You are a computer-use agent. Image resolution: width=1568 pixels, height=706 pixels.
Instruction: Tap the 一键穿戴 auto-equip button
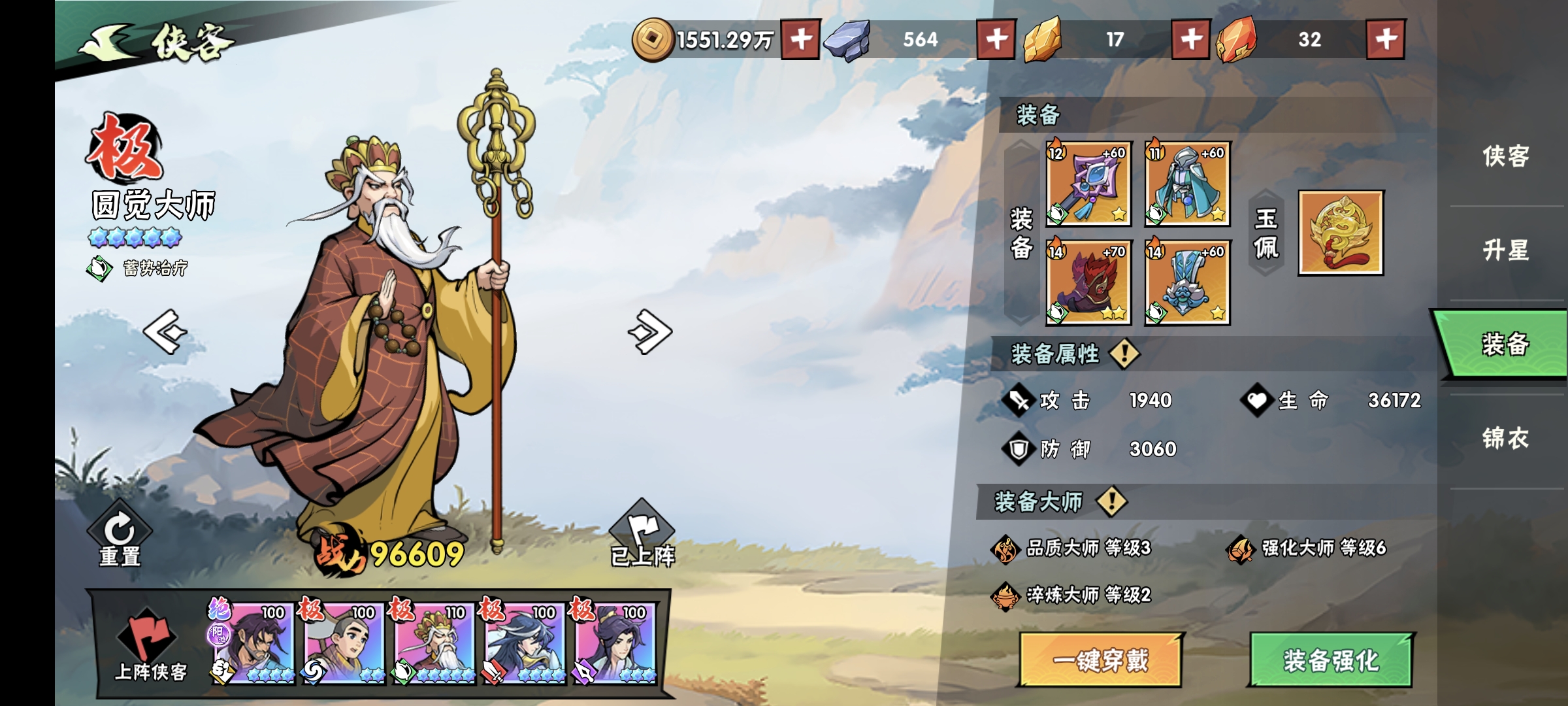pyautogui.click(x=1100, y=660)
